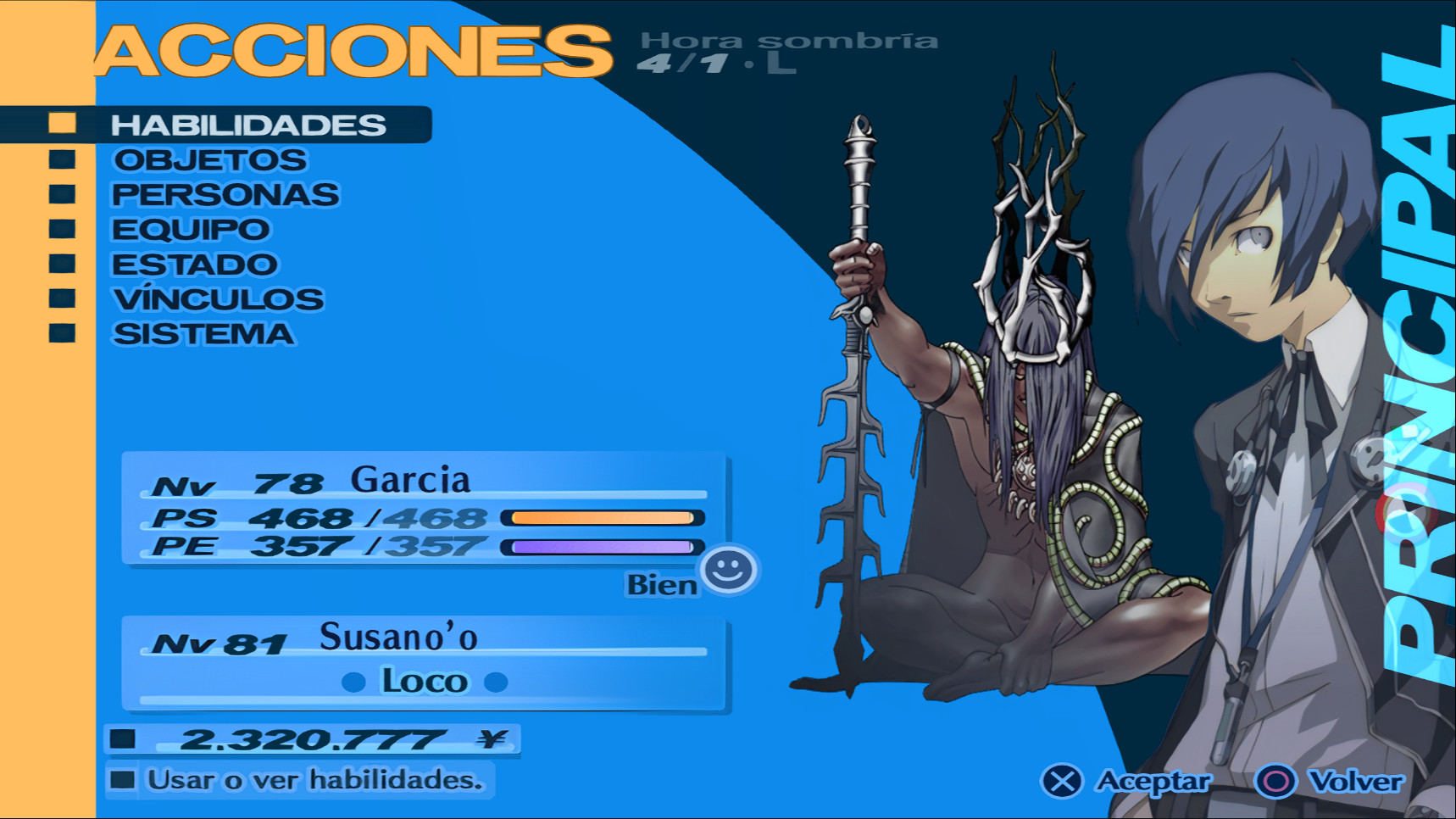
Task: Toggle the square marker next to OBJETOS
Action: (62, 159)
